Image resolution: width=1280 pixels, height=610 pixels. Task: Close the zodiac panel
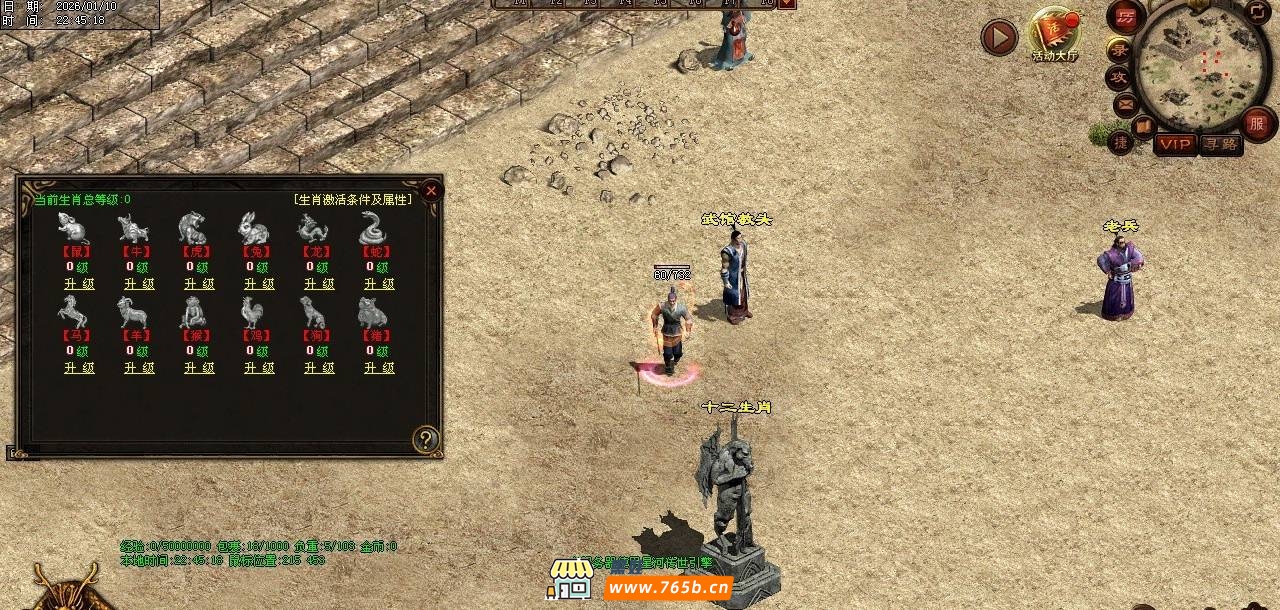[431, 190]
